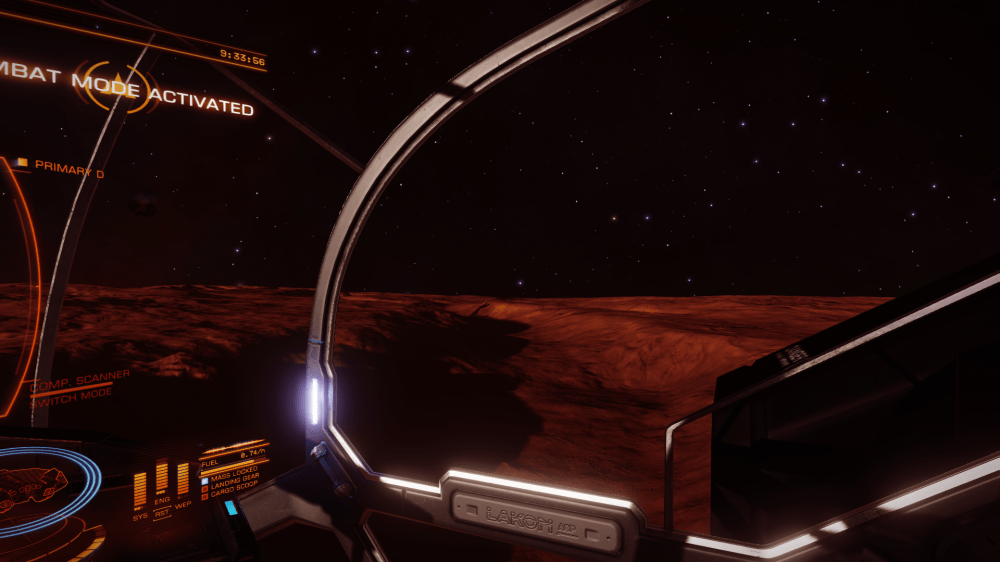Image resolution: width=1000 pixels, height=562 pixels.
Task: Click the WEP power distributor column
Action: point(183,478)
